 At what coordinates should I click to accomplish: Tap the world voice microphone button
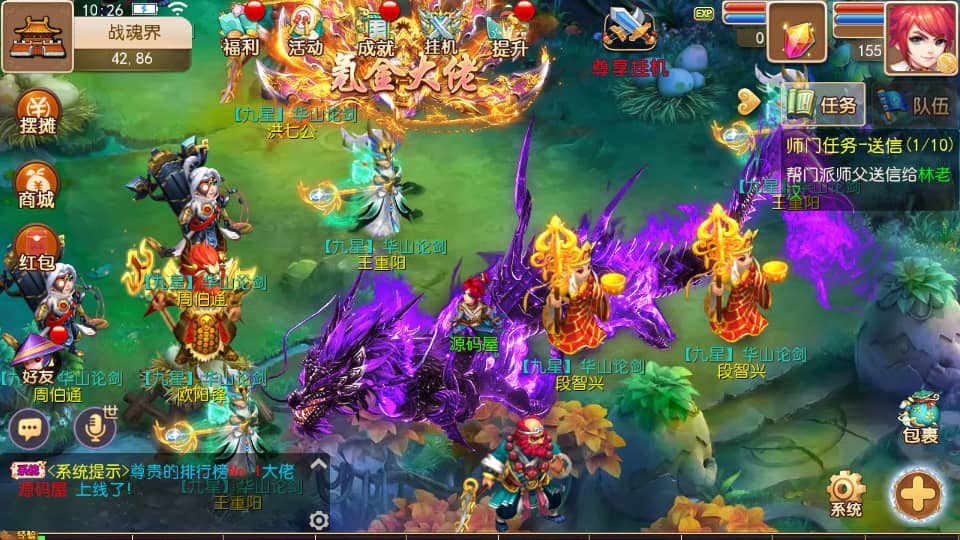(95, 428)
